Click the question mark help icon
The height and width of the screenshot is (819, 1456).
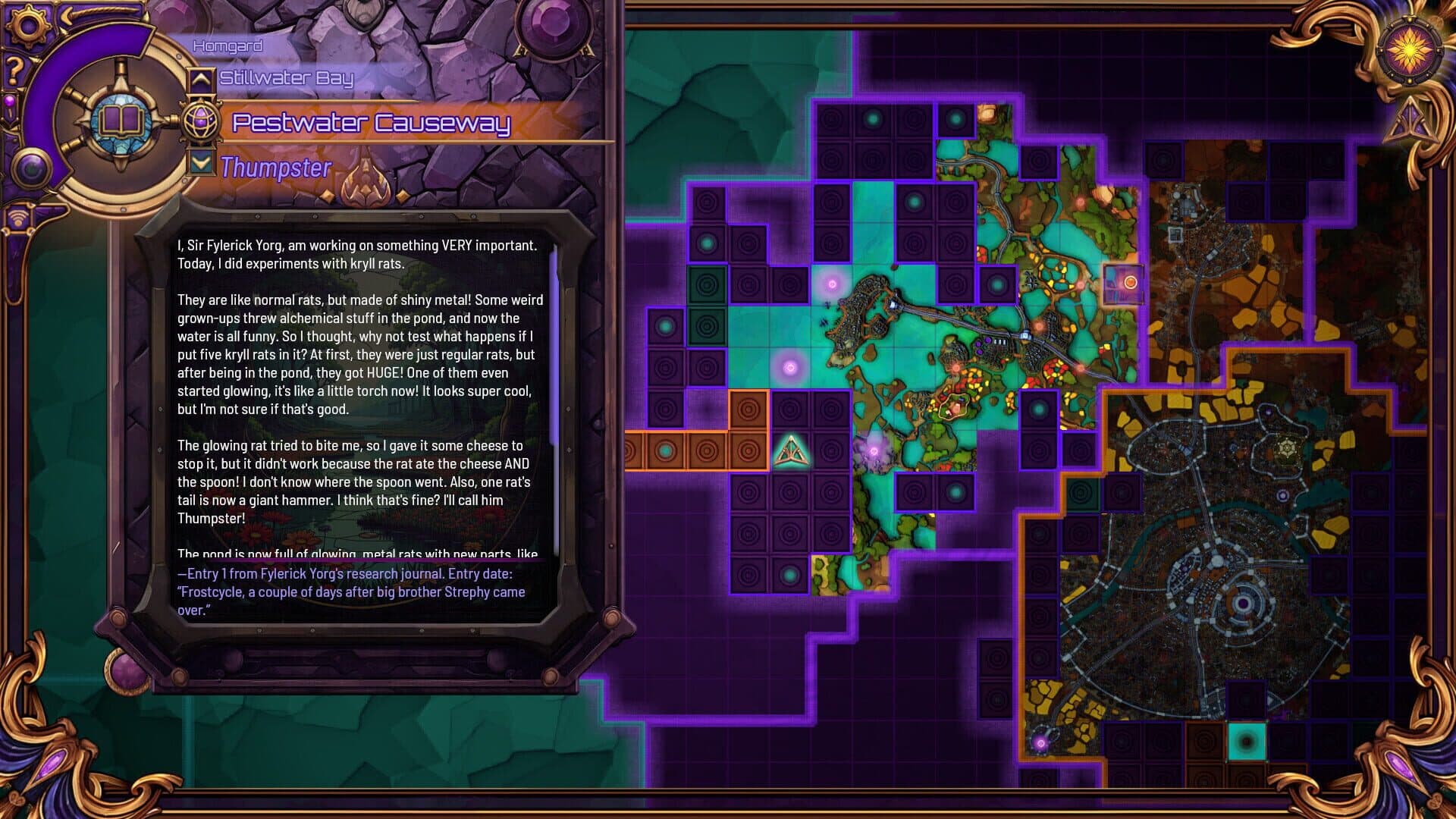coord(14,71)
